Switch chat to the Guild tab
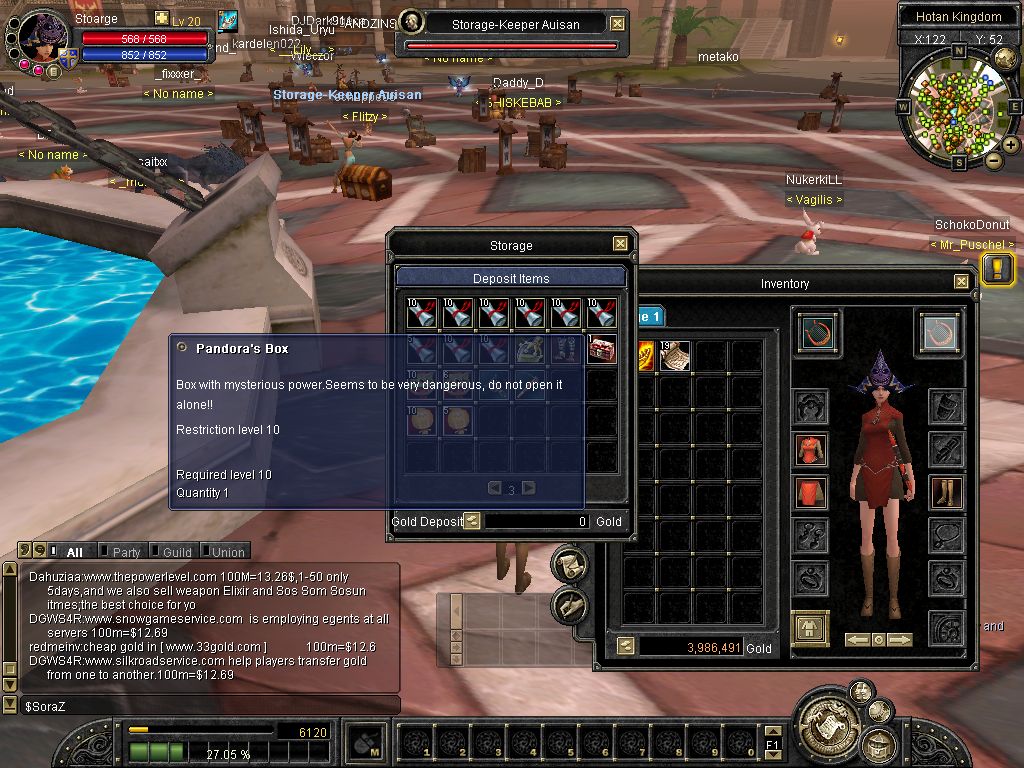 pos(176,552)
